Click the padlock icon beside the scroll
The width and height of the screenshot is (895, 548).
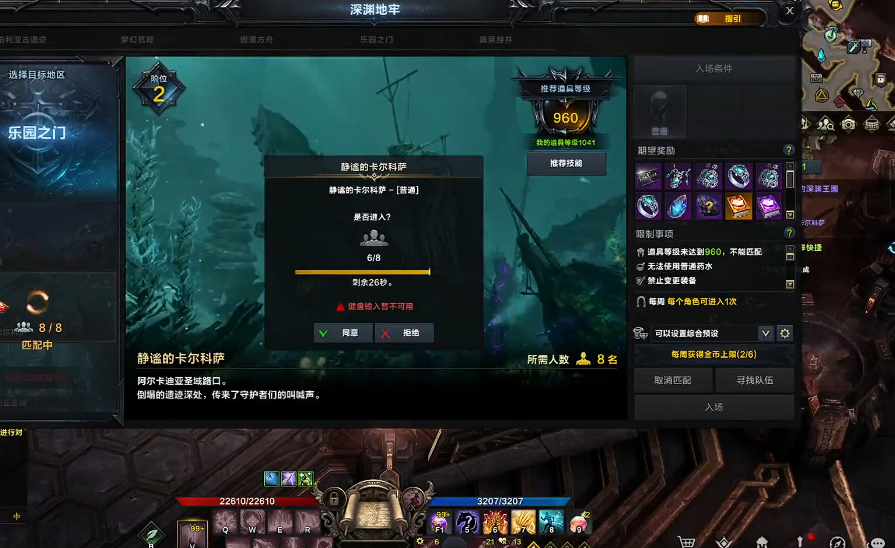[x=332, y=498]
